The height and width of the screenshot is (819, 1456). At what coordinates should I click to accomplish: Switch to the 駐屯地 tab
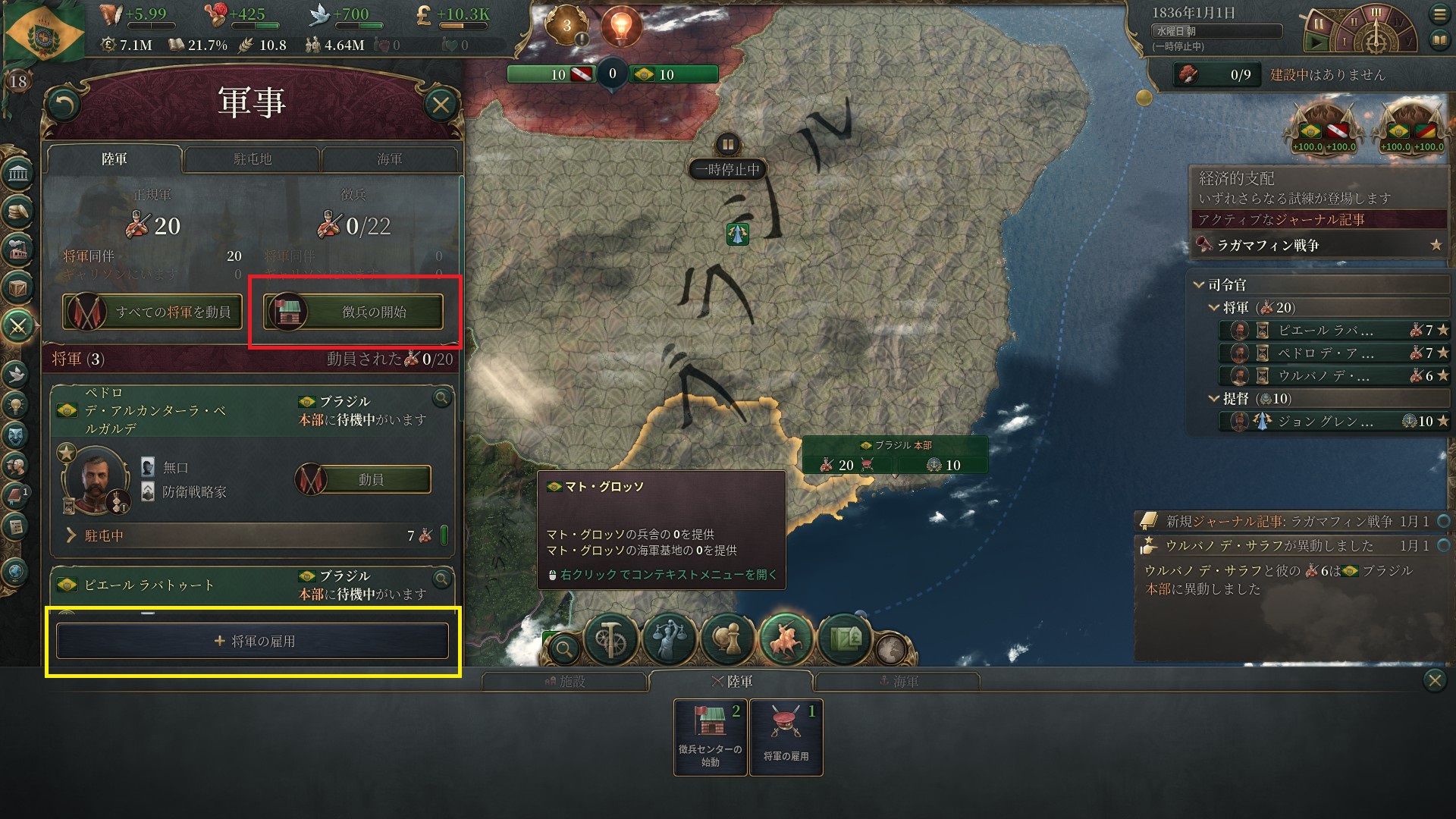253,158
